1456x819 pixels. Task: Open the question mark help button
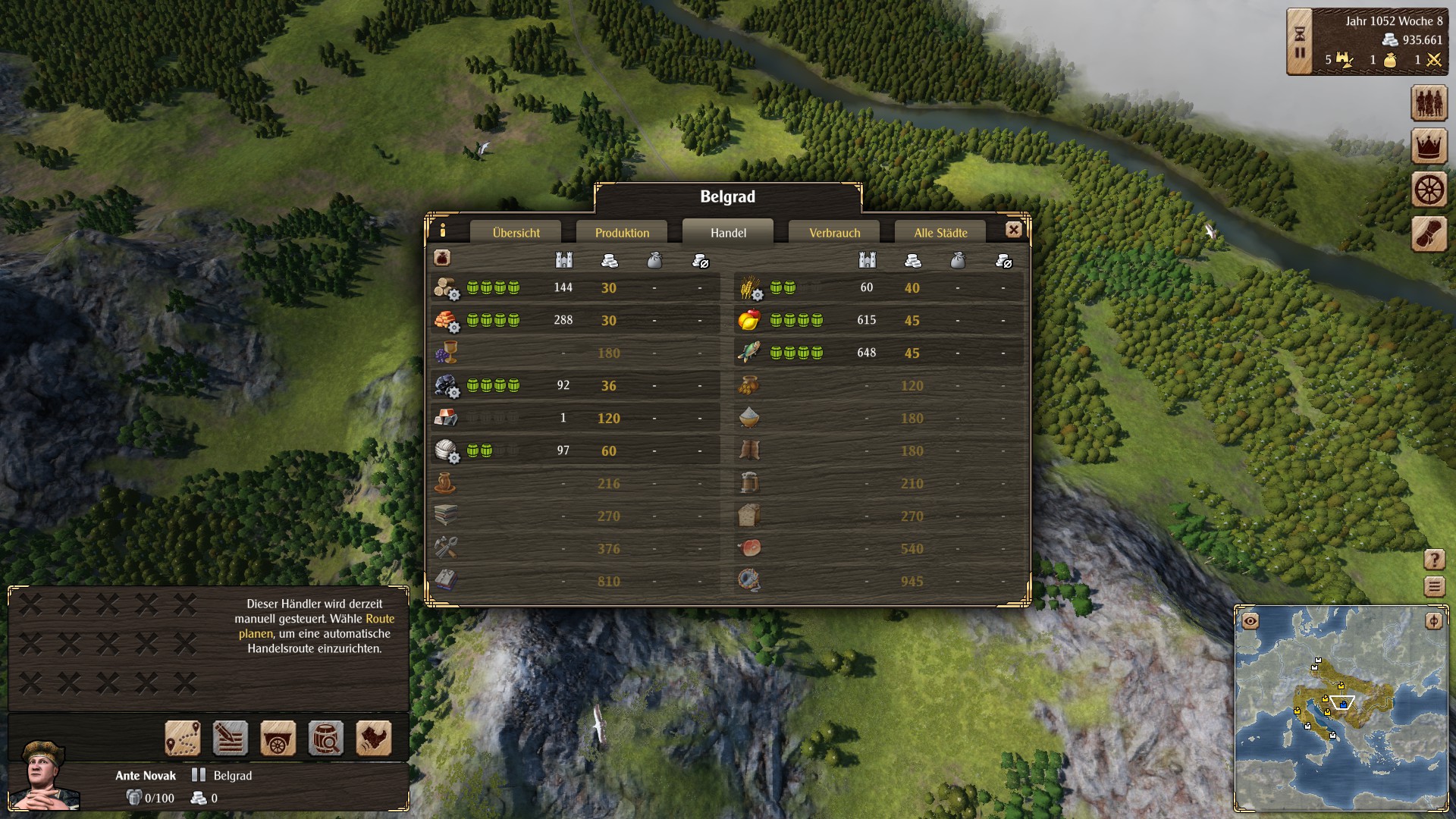point(1434,560)
